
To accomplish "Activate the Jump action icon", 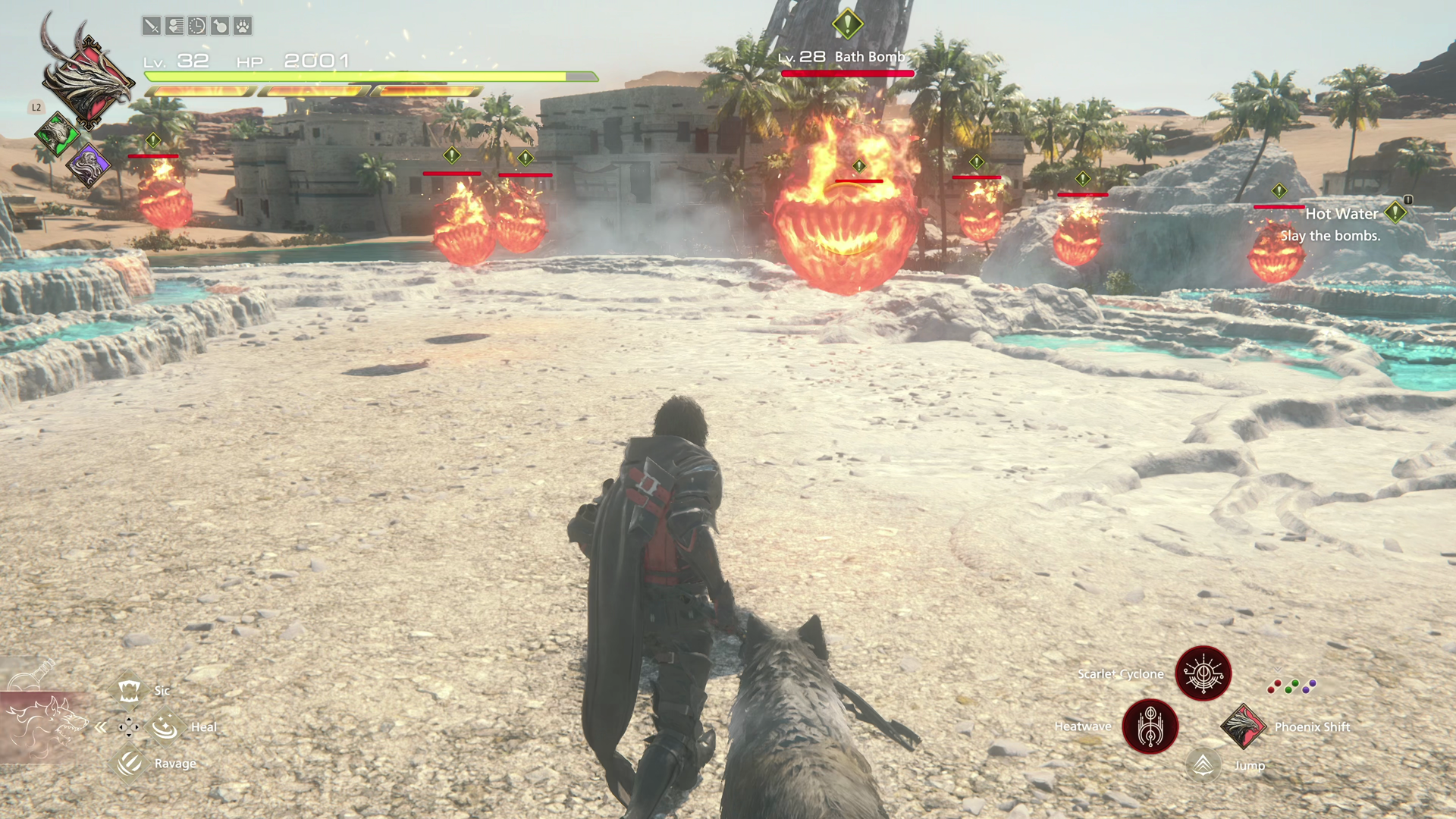I will click(1203, 765).
